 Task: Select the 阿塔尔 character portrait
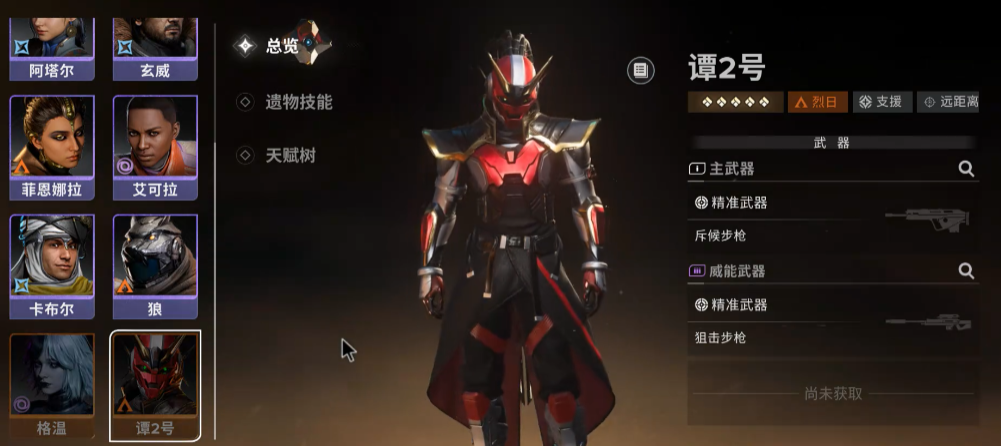(52, 40)
